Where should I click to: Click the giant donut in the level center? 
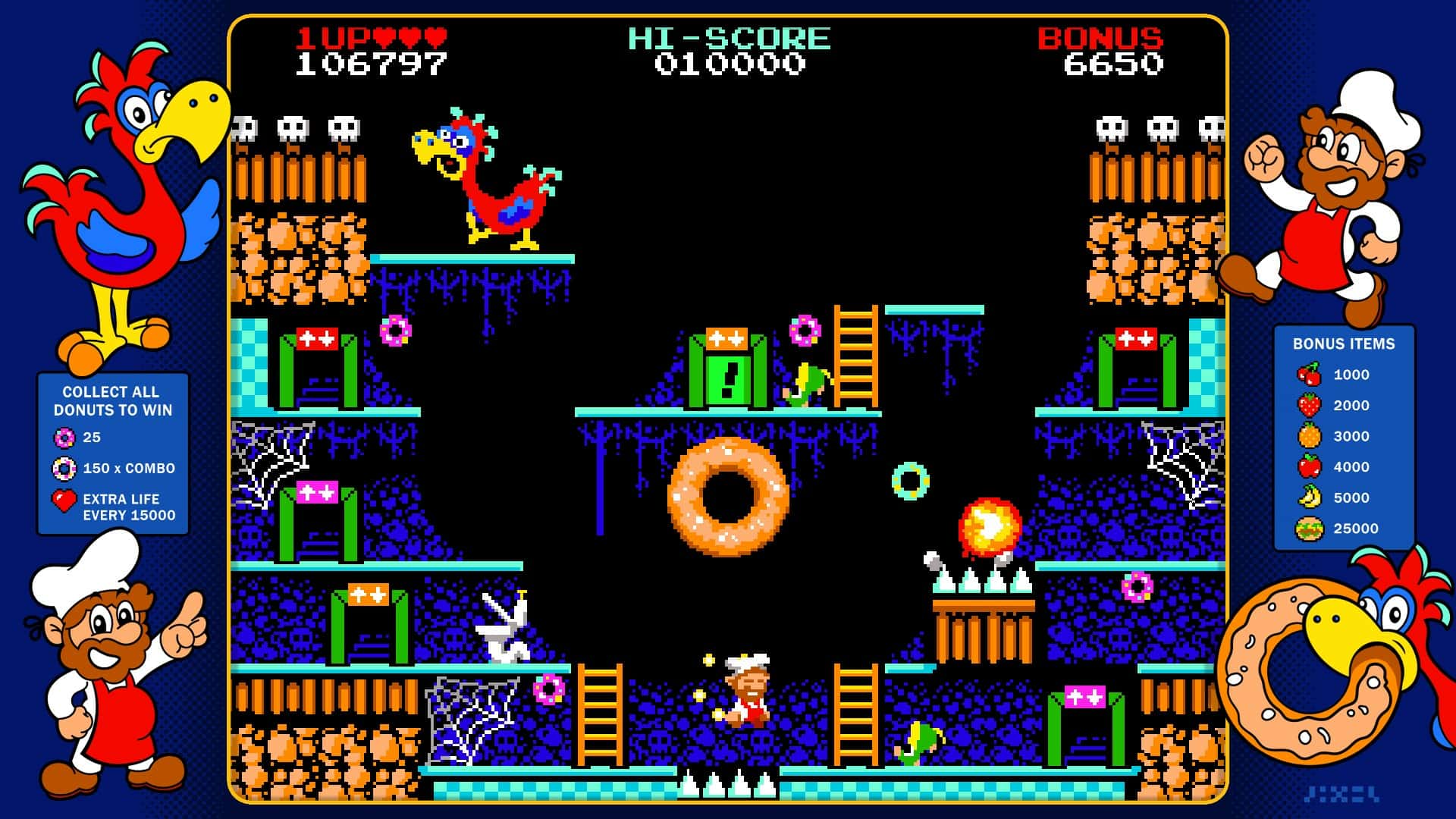pos(729,497)
